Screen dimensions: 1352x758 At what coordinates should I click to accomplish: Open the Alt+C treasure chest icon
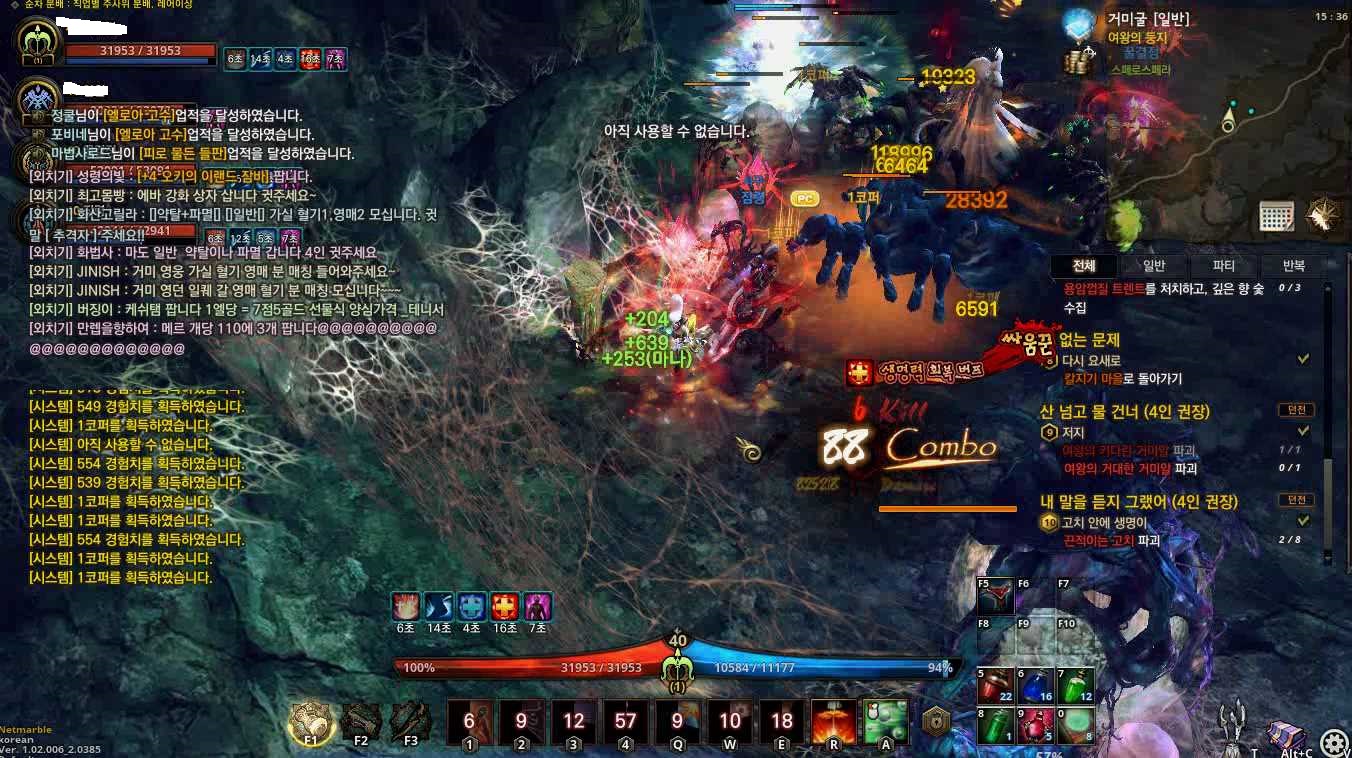click(x=1285, y=737)
